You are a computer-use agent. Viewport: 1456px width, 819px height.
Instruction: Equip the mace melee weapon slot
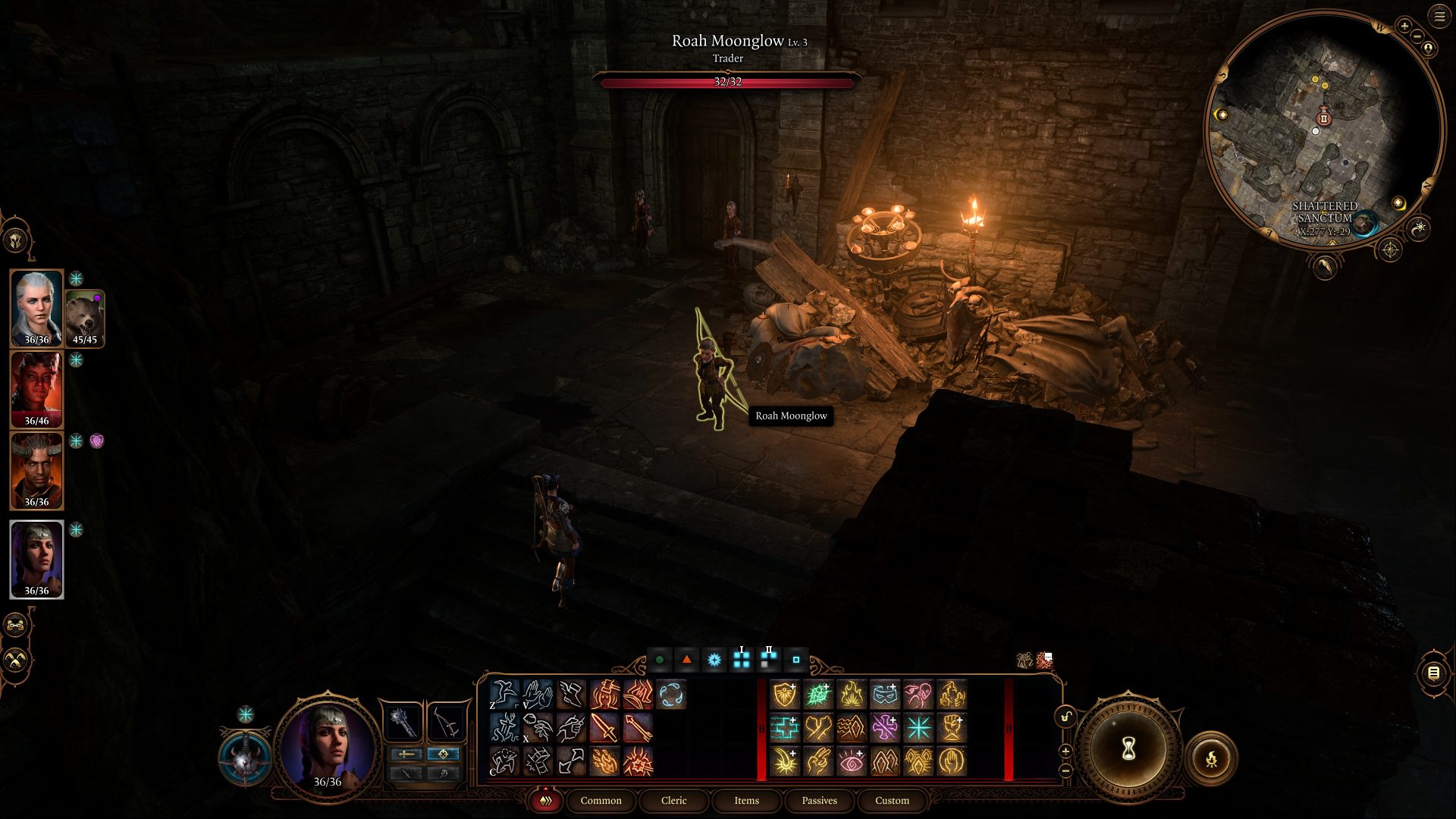(403, 723)
